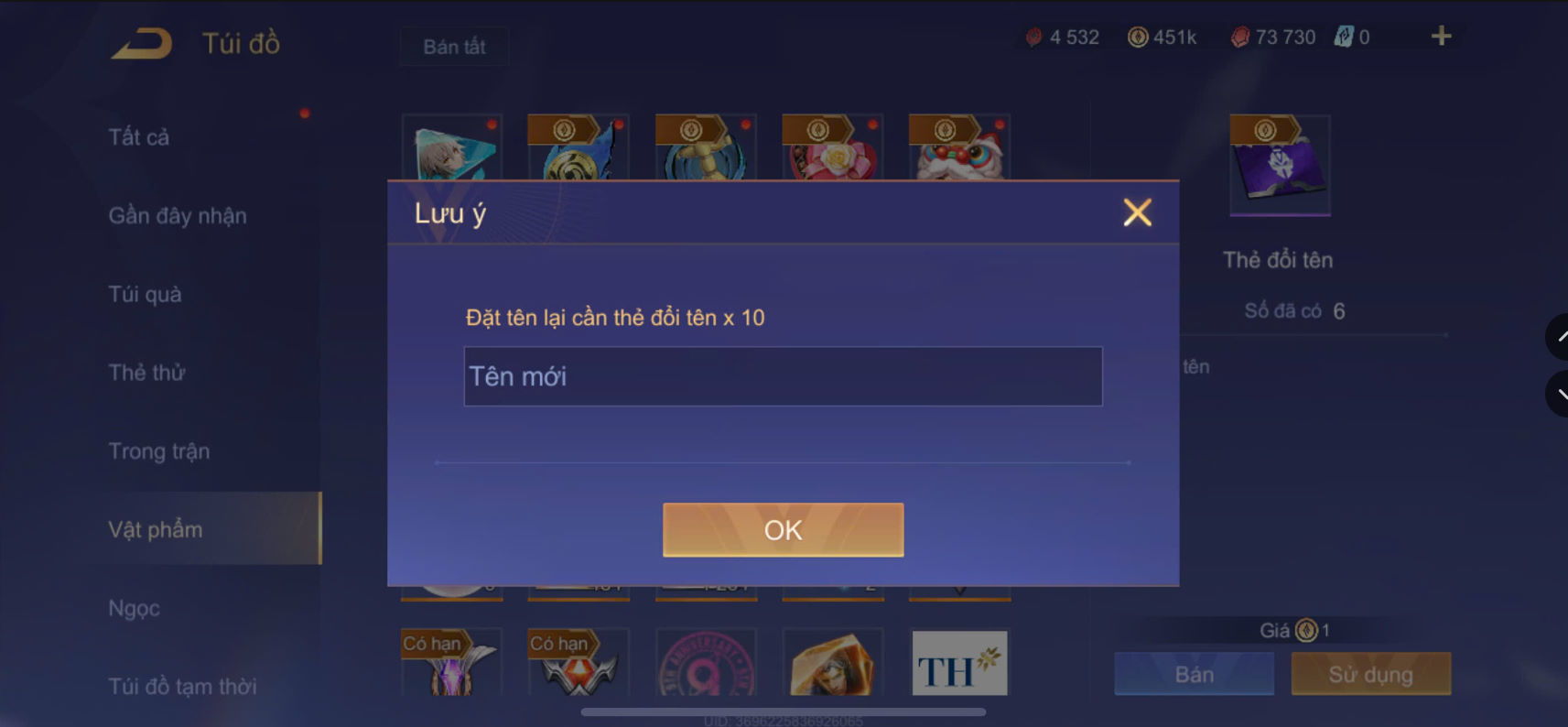Close the Lưu ý dialog with X
This screenshot has width=1568, height=727.
tap(1137, 212)
